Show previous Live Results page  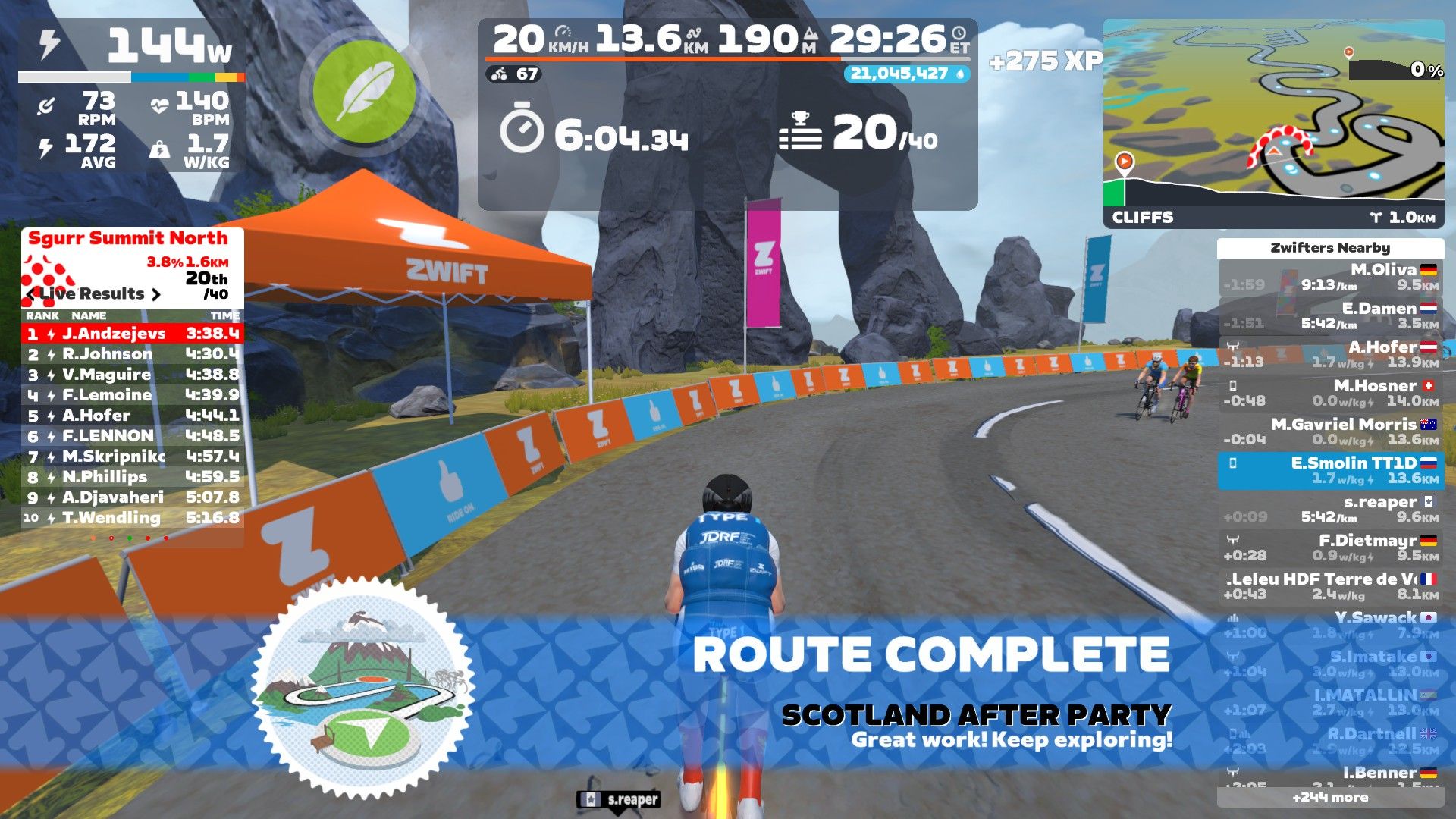[x=31, y=294]
